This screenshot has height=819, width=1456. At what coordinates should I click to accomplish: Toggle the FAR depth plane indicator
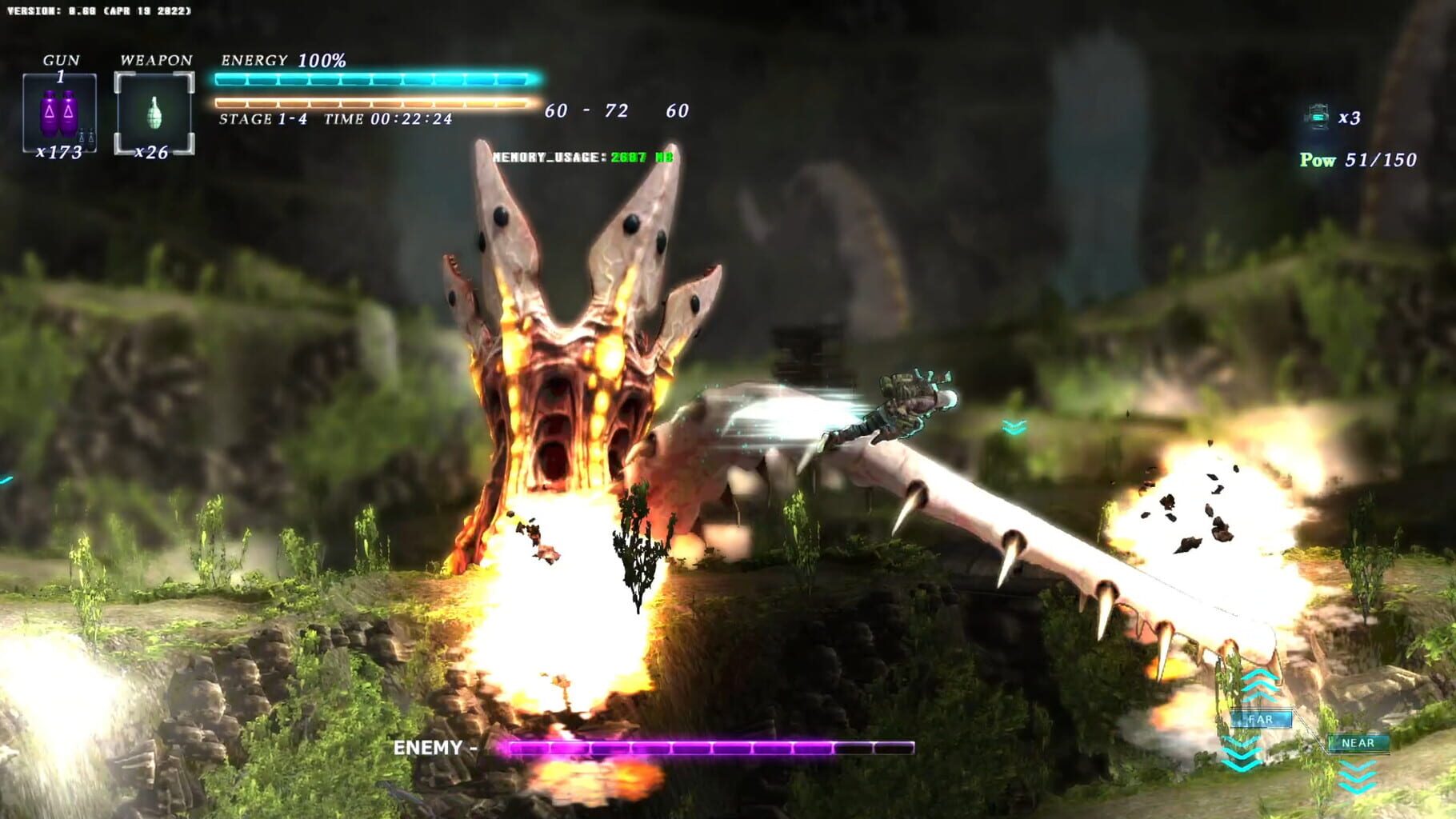coord(1262,719)
